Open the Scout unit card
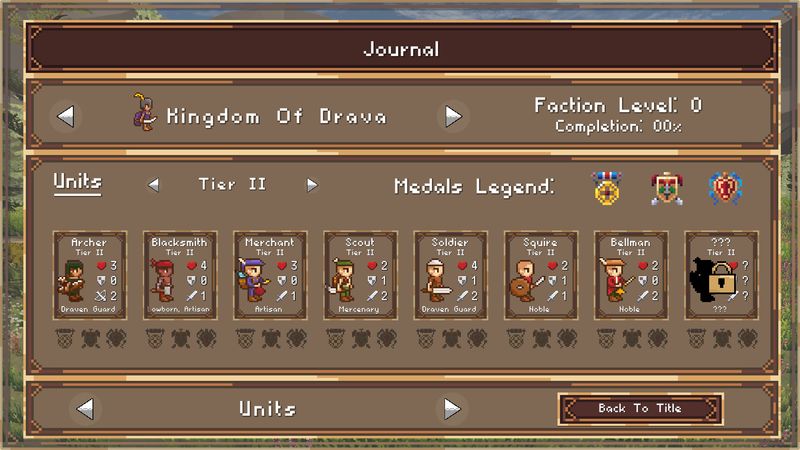 coord(360,275)
